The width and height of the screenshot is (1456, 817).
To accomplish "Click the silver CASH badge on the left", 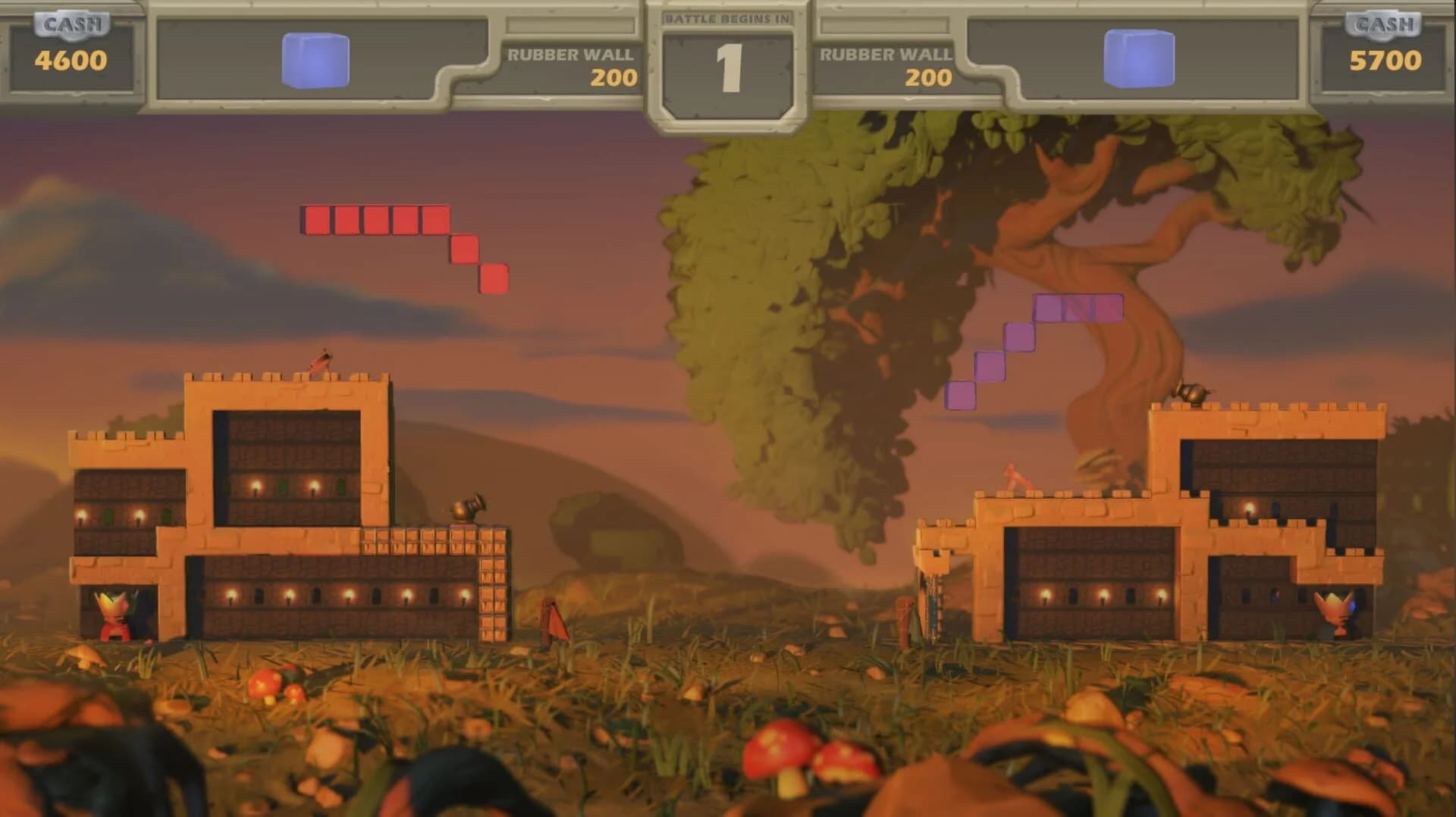I will [x=71, y=23].
